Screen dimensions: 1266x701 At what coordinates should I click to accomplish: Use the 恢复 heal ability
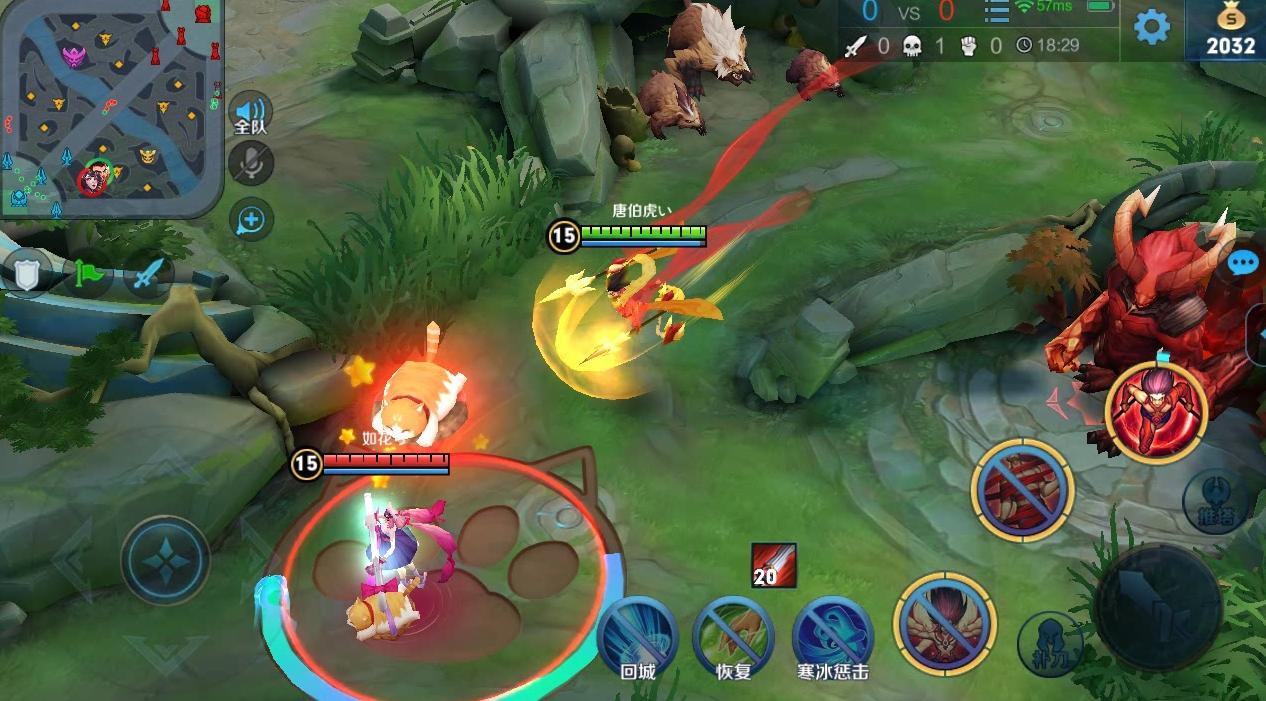[733, 636]
